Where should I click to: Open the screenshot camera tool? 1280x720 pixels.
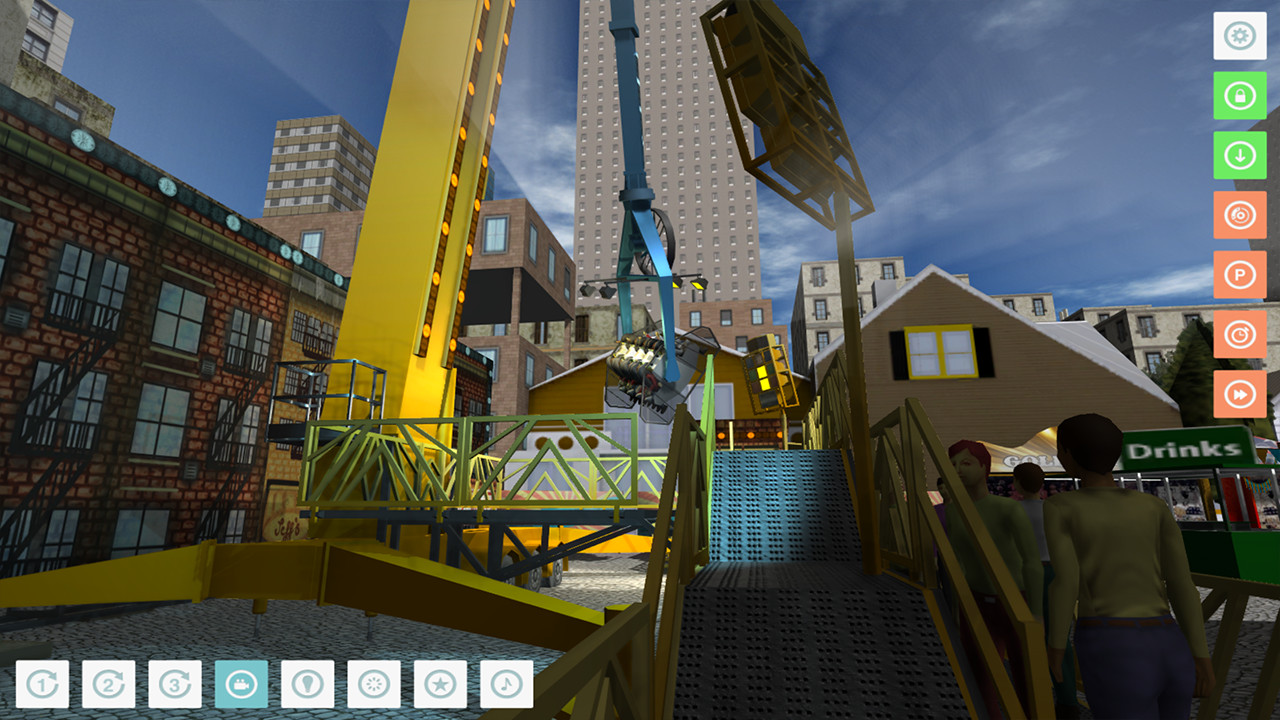coord(1240,216)
